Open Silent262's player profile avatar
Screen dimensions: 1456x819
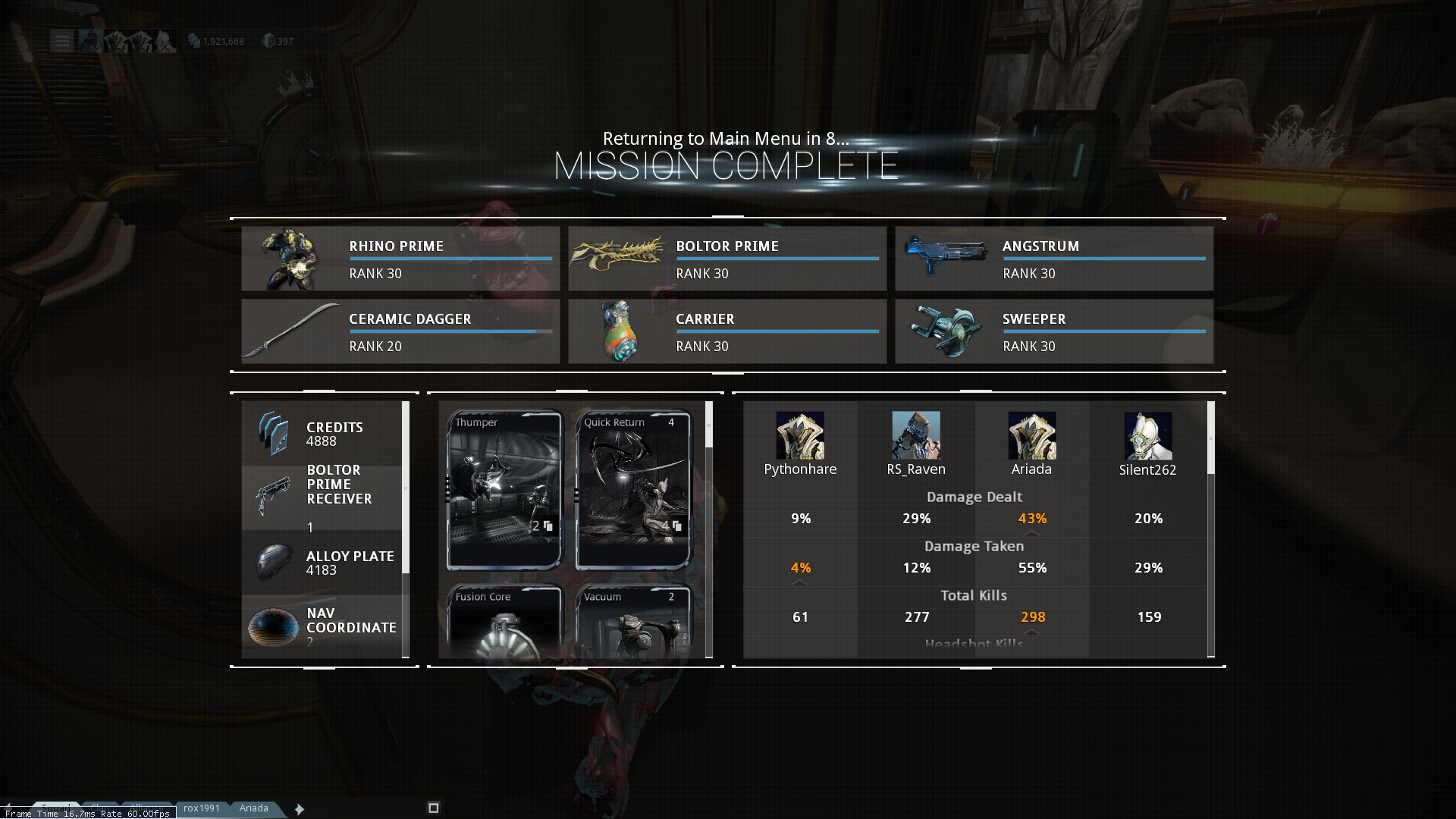(1147, 435)
